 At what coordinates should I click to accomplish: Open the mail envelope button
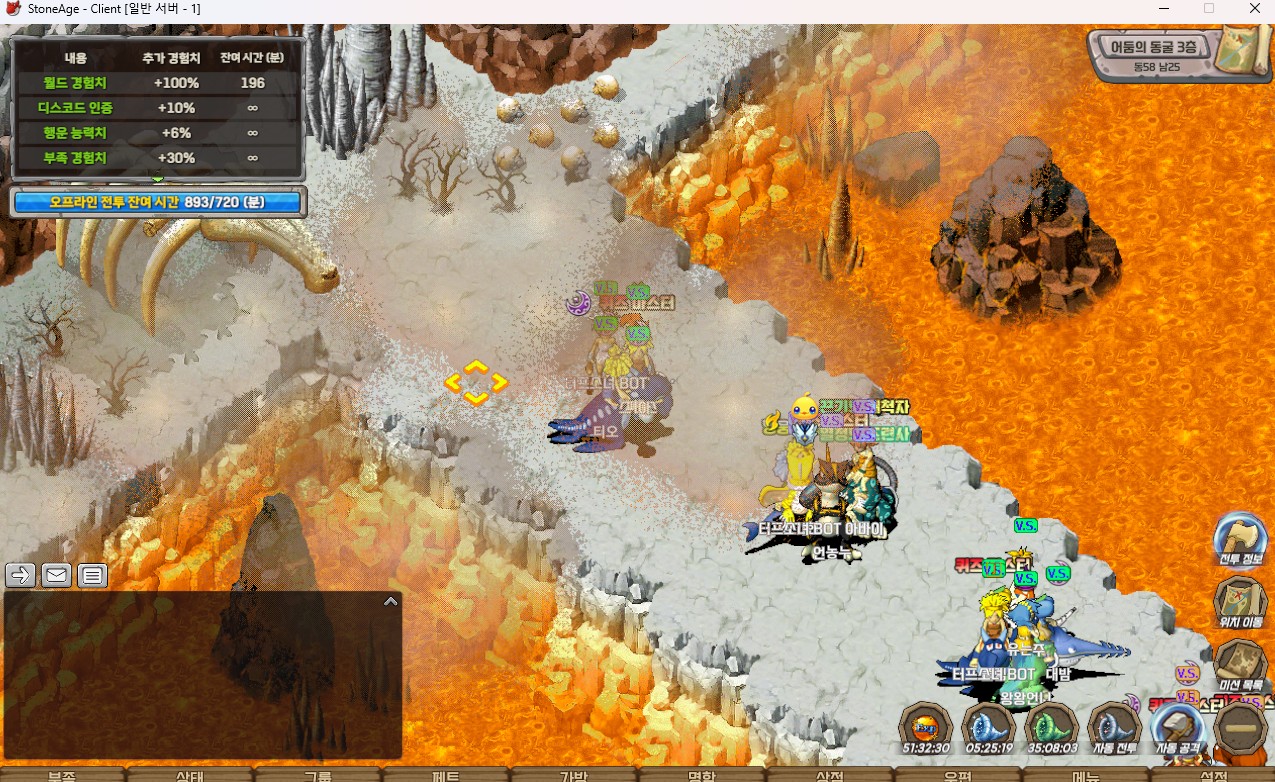(x=56, y=575)
